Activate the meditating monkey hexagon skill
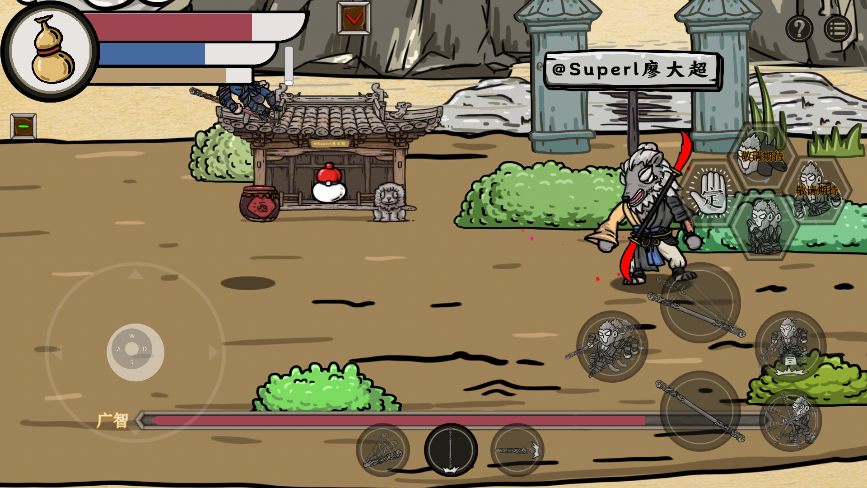Image resolution: width=867 pixels, height=488 pixels. point(764,226)
